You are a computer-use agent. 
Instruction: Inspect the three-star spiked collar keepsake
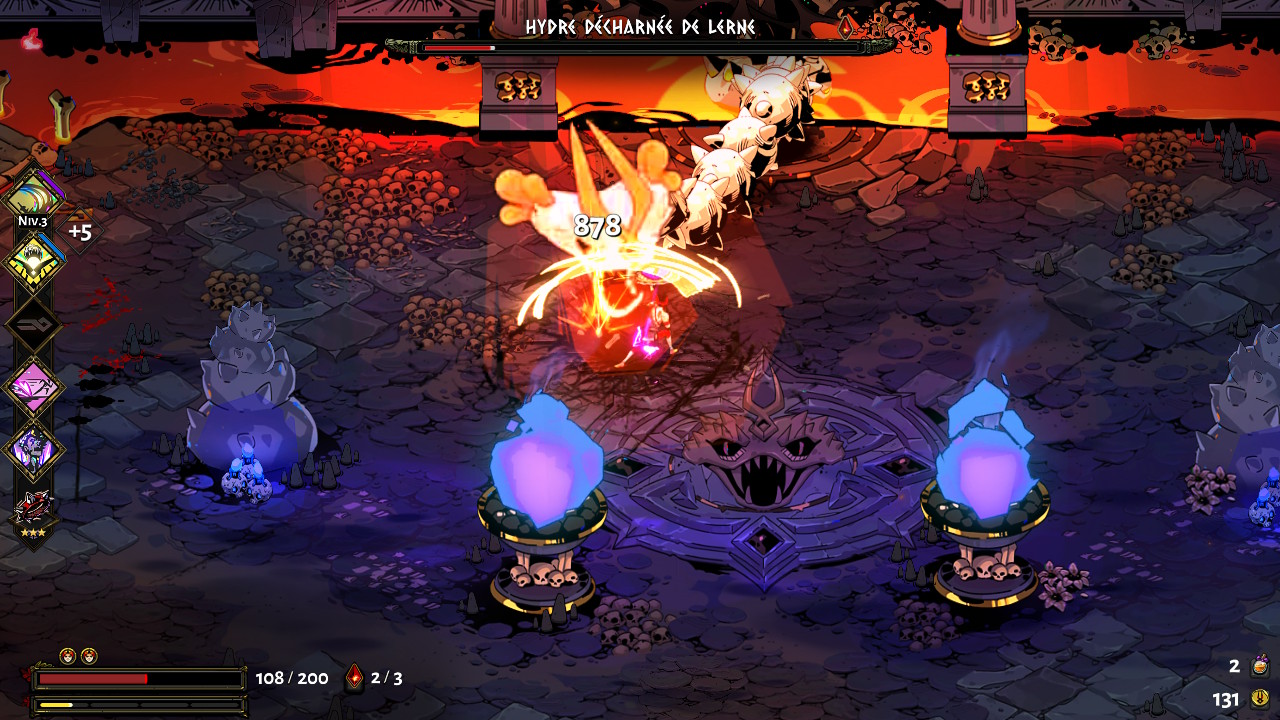[x=34, y=508]
